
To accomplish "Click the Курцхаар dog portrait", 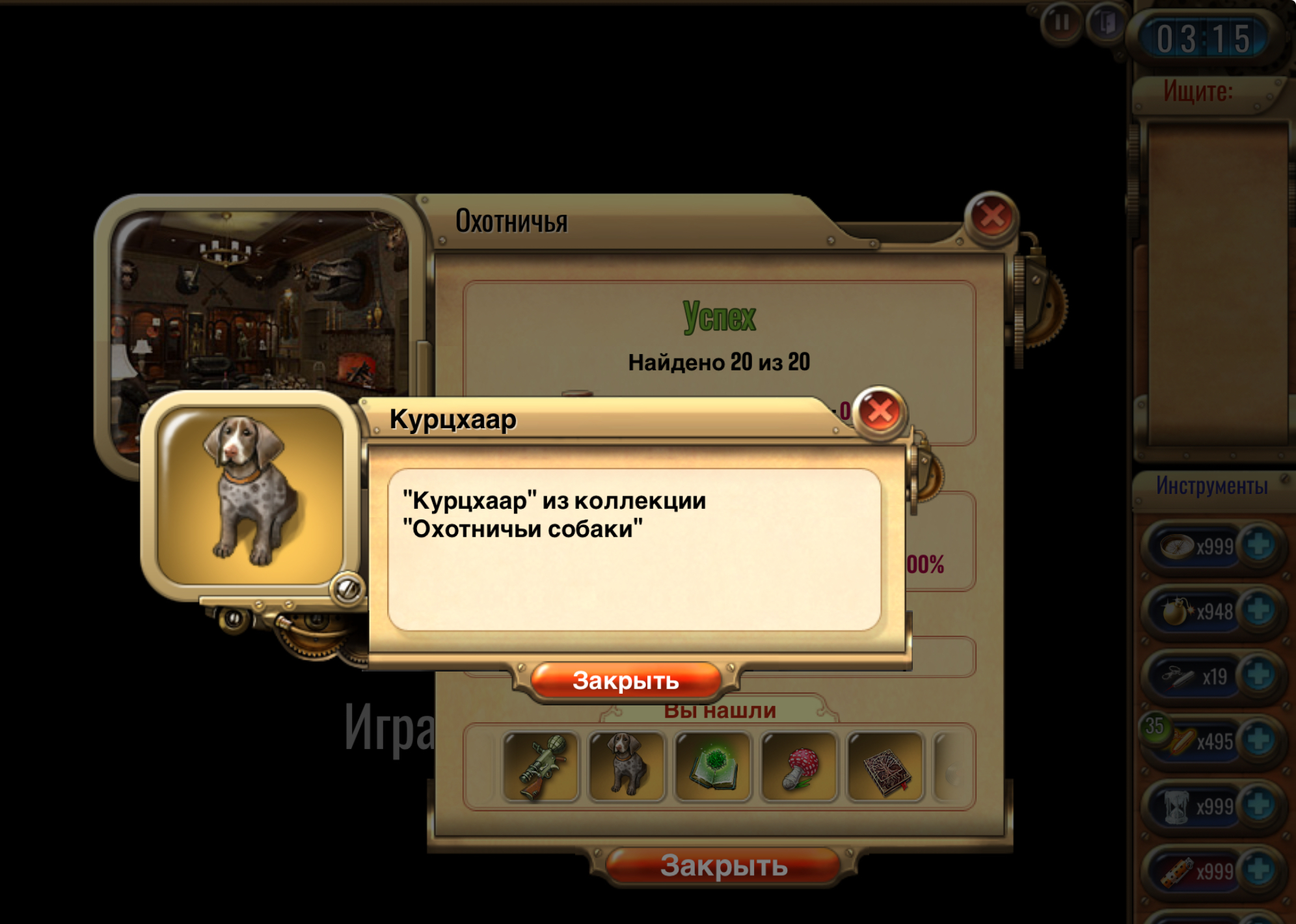I will click(x=250, y=495).
